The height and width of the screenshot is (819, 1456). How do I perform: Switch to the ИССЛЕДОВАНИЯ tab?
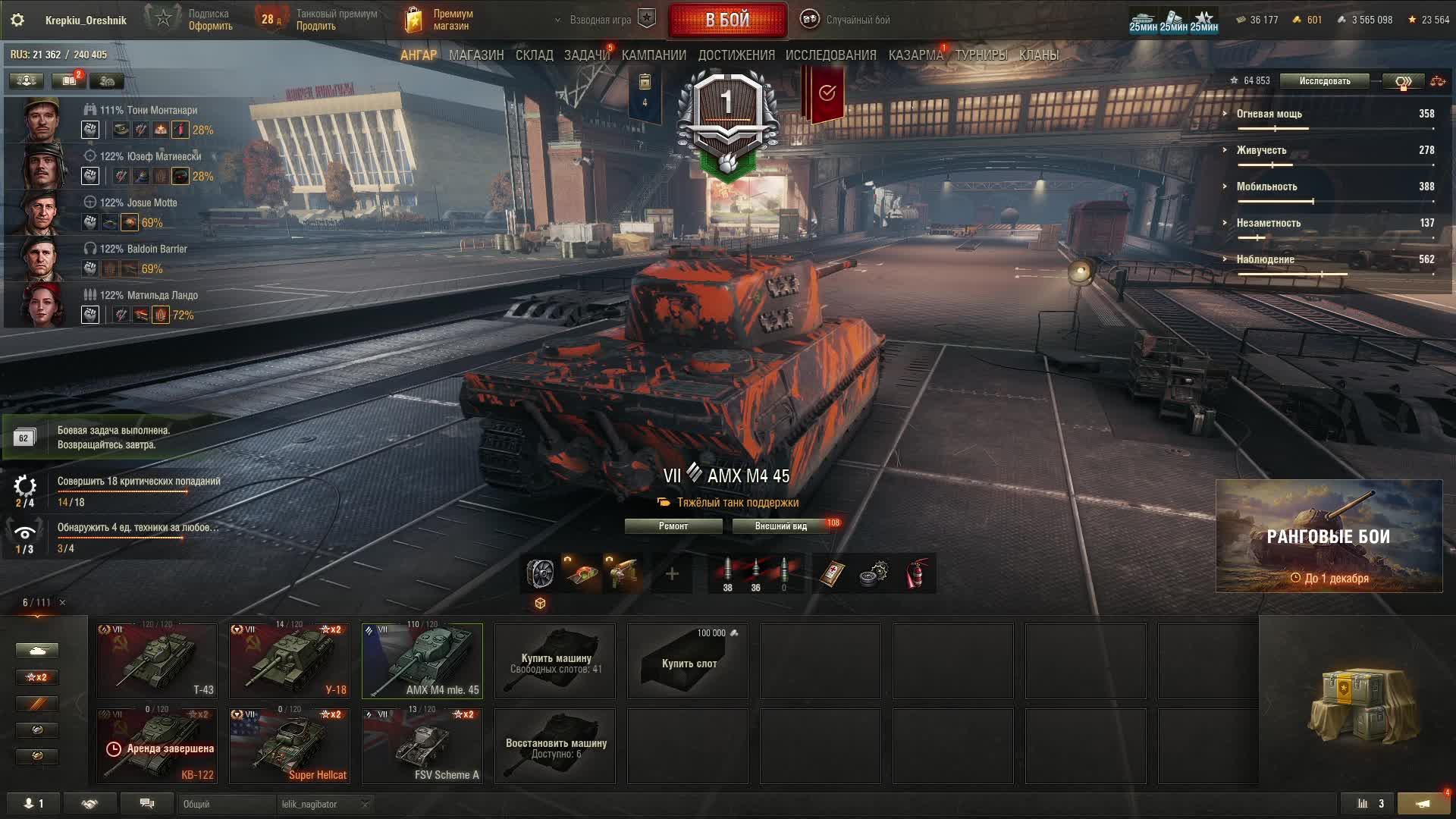point(830,55)
